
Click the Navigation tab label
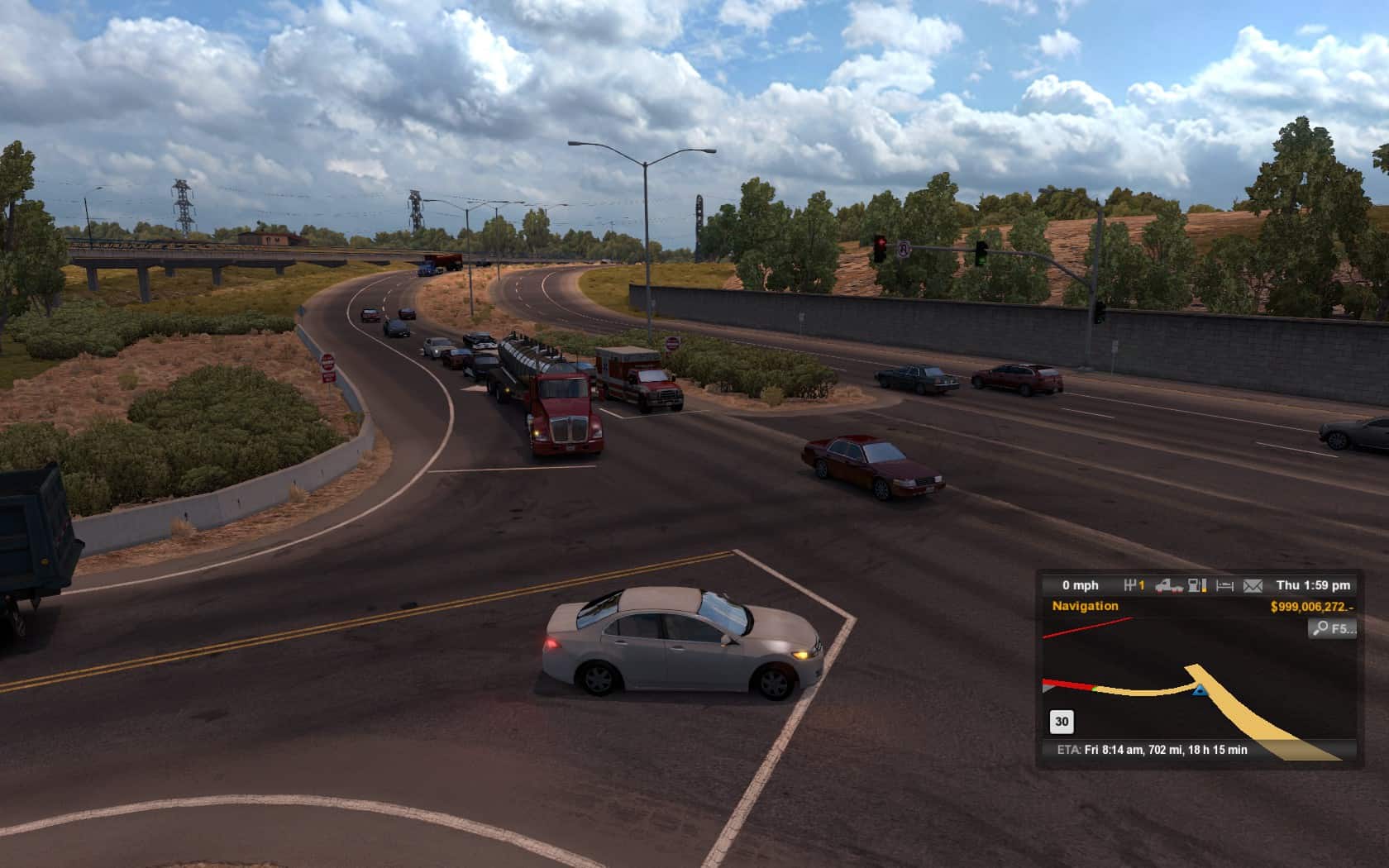[x=1085, y=606]
